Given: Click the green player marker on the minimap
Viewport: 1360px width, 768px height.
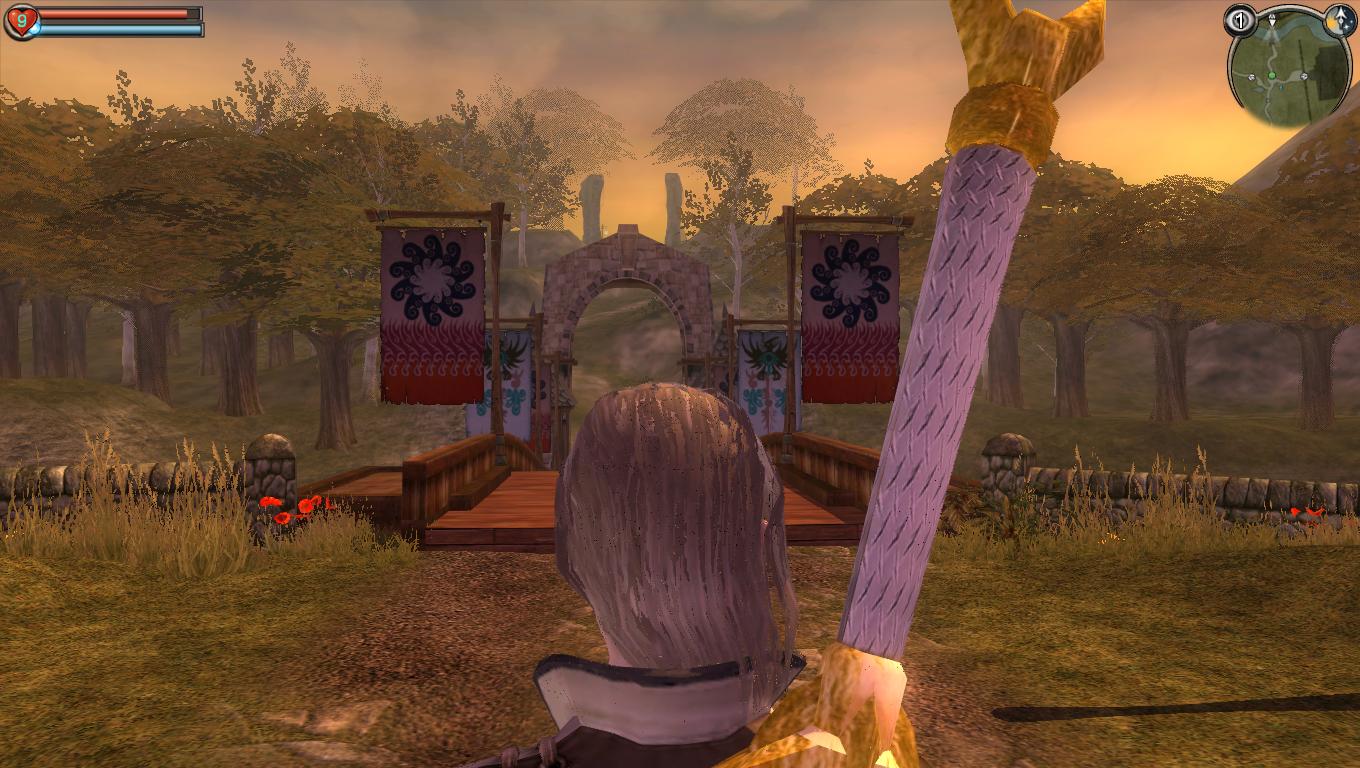Looking at the screenshot, I should pos(1272,76).
